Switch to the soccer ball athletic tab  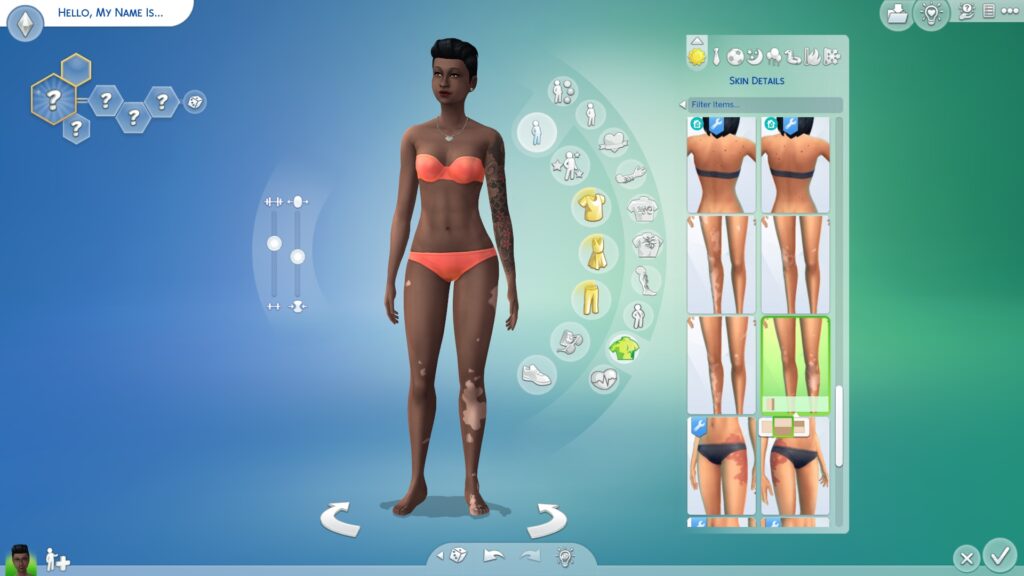click(736, 56)
